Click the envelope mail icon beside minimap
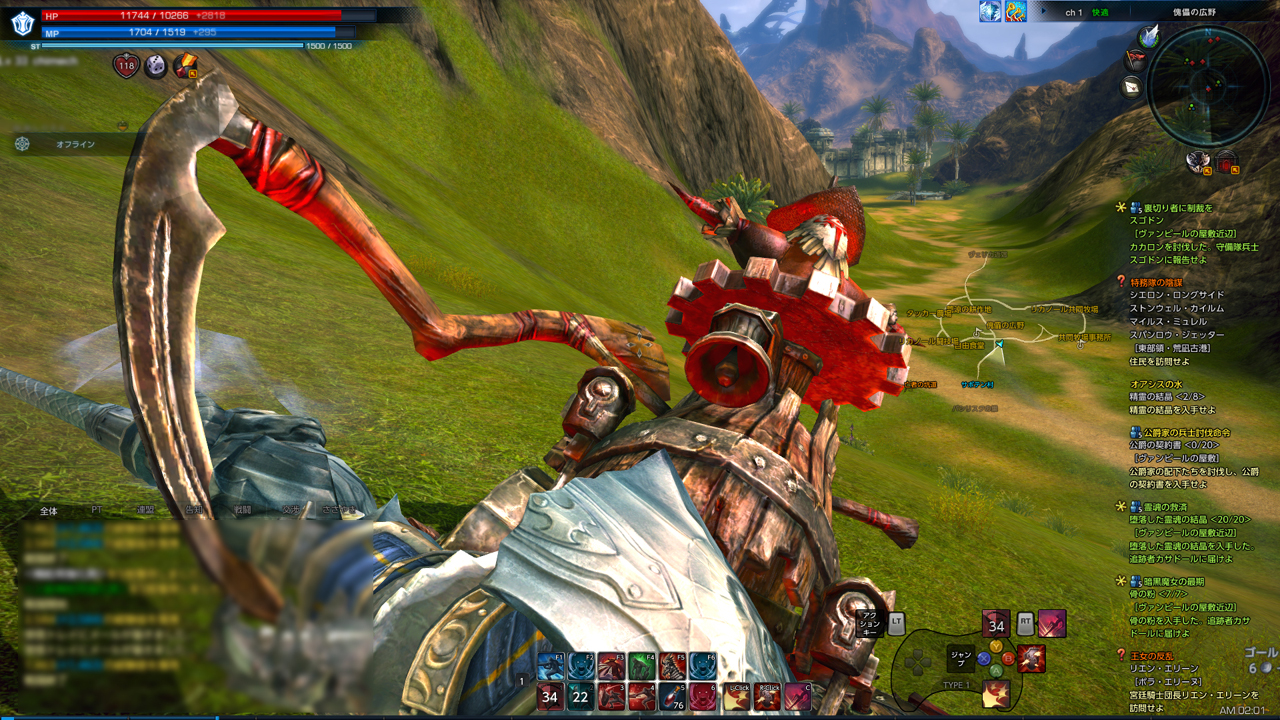Screen dimensions: 1280x720 click(1133, 86)
